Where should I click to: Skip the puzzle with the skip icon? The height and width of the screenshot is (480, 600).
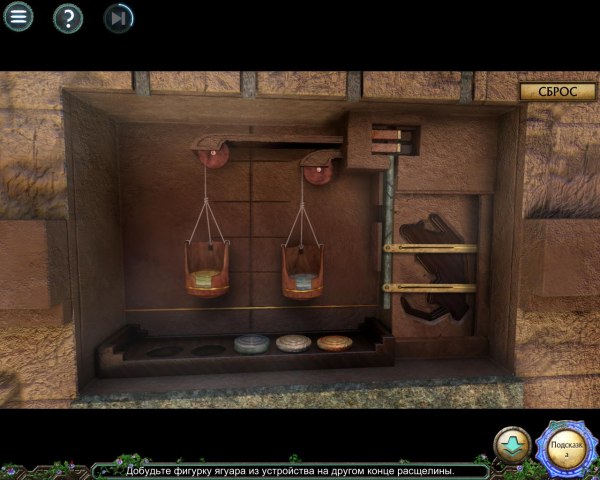[x=119, y=17]
